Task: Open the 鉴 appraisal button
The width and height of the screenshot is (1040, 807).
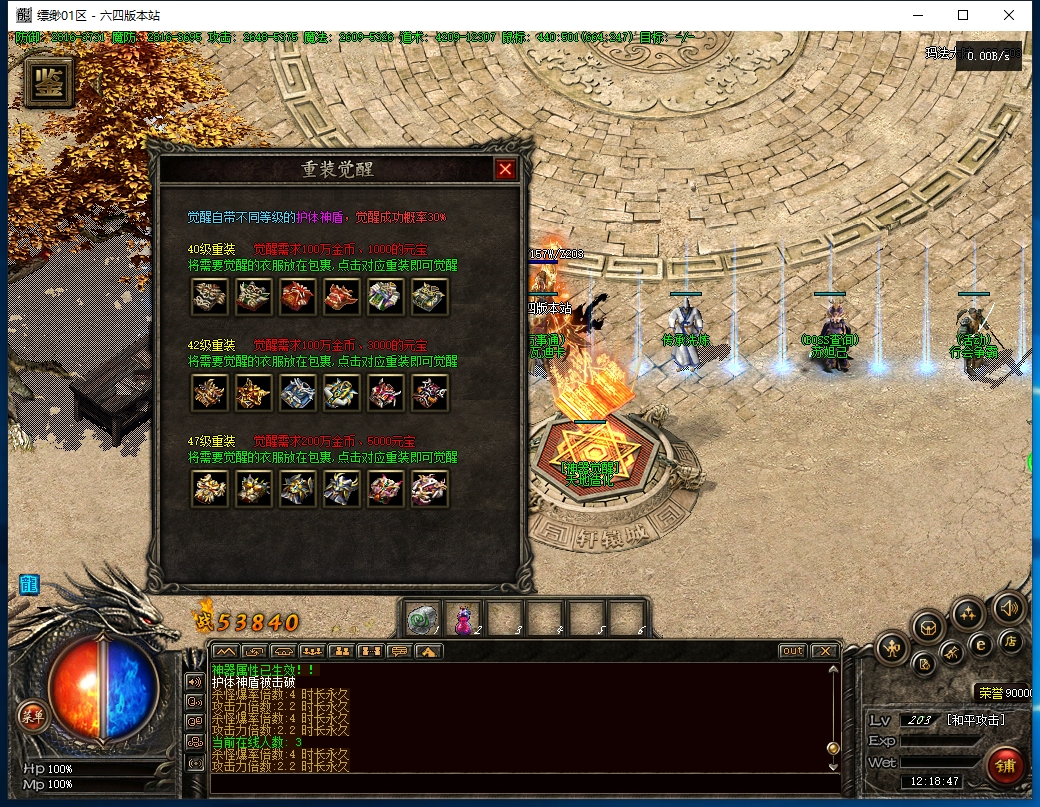Action: point(47,84)
